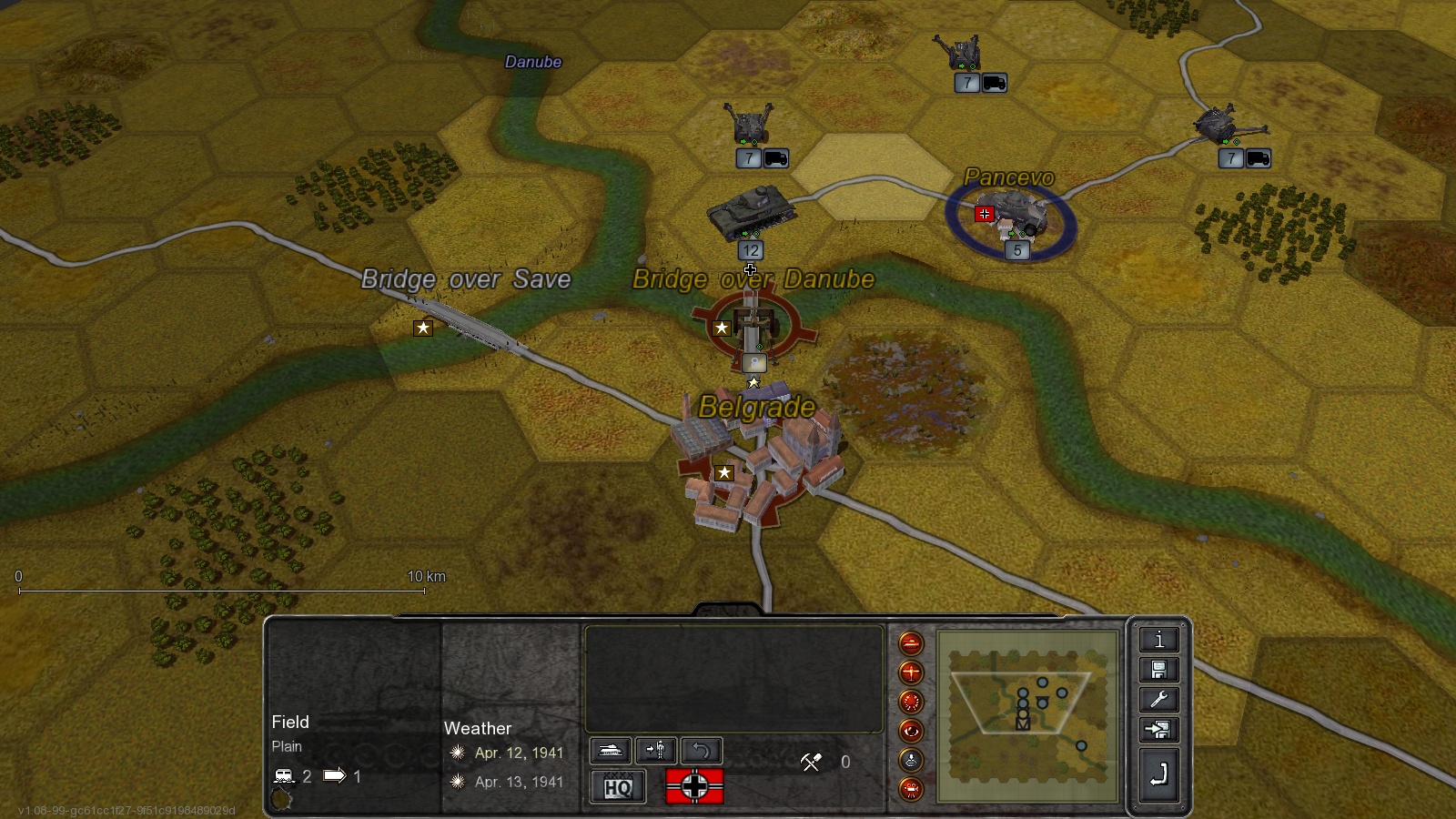Toggle ground units with the round tank icon
This screenshot has width=1456, height=819.
pyautogui.click(x=911, y=642)
